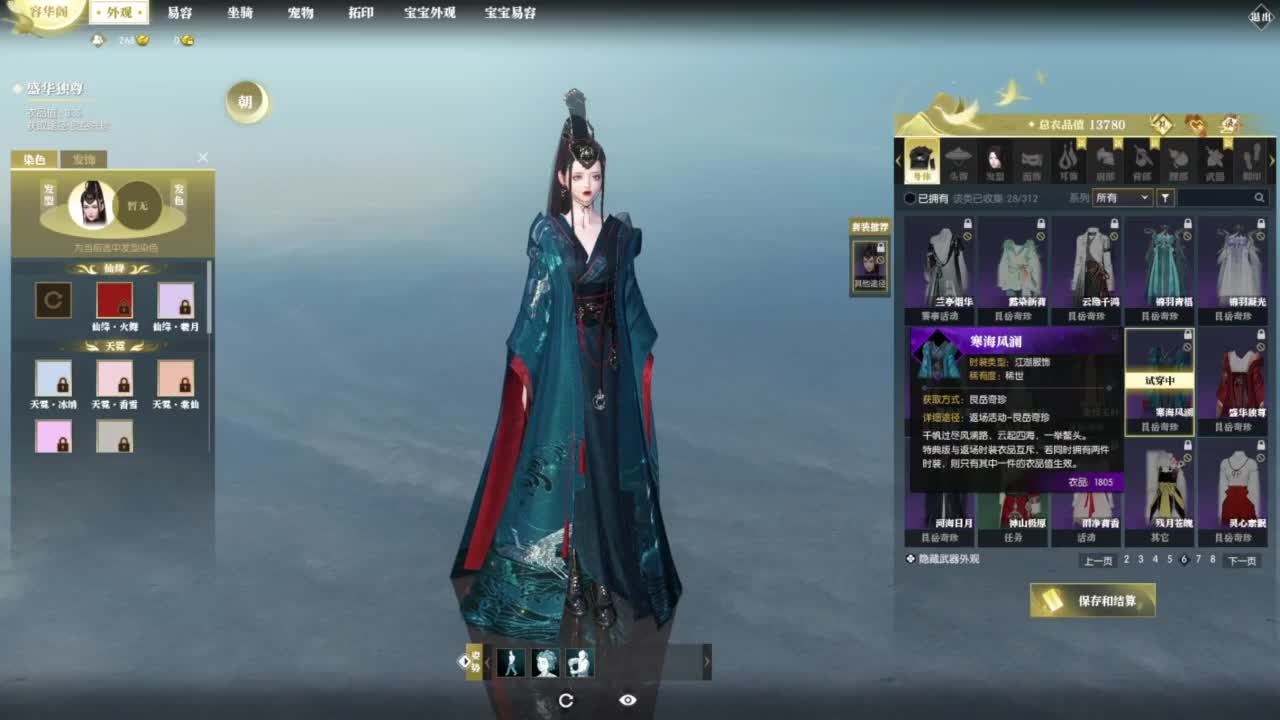Click the filter funnel icon beside the series dropdown
The height and width of the screenshot is (720, 1280).
coord(1165,197)
